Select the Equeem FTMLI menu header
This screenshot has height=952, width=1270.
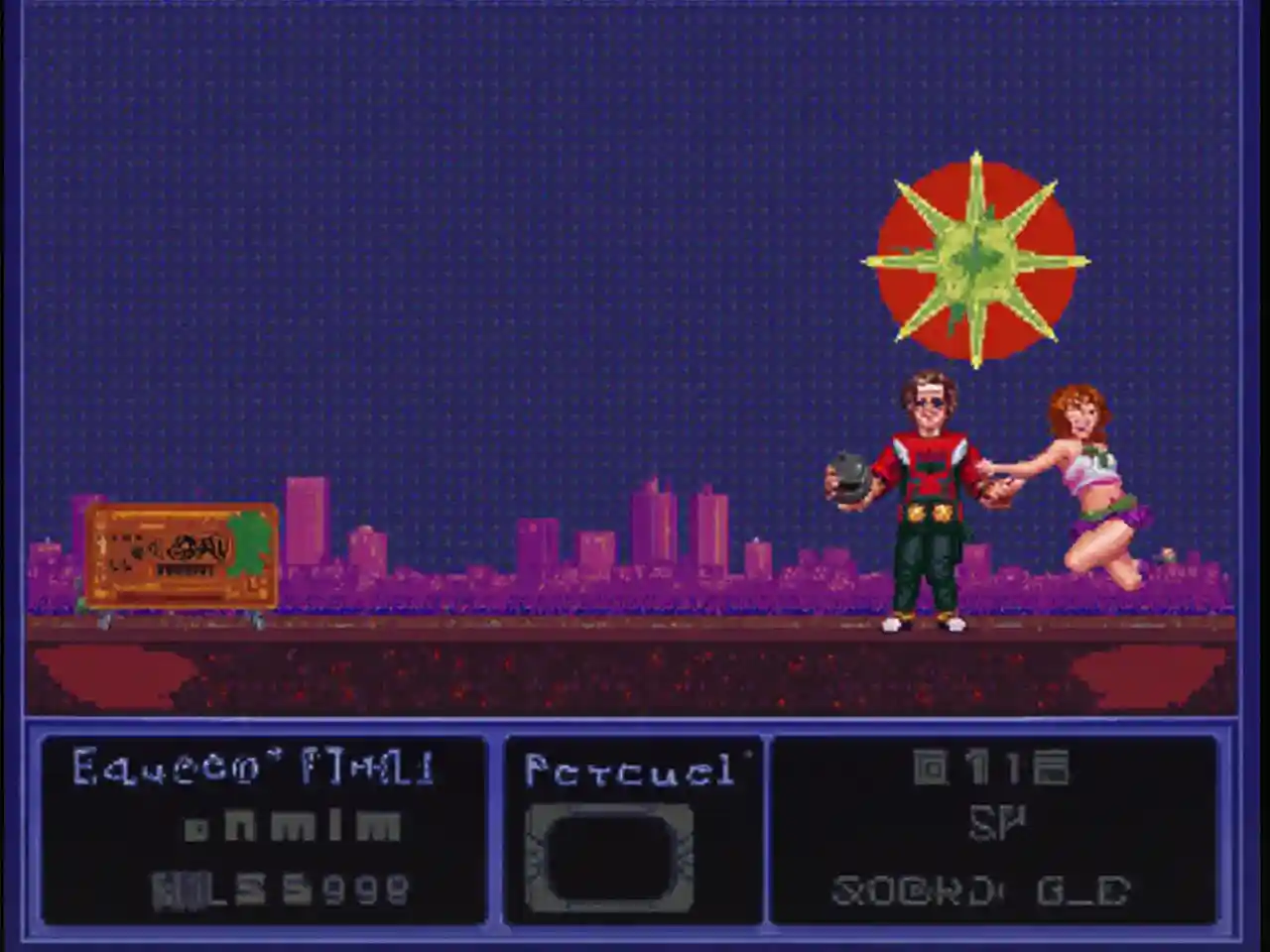pyautogui.click(x=253, y=766)
